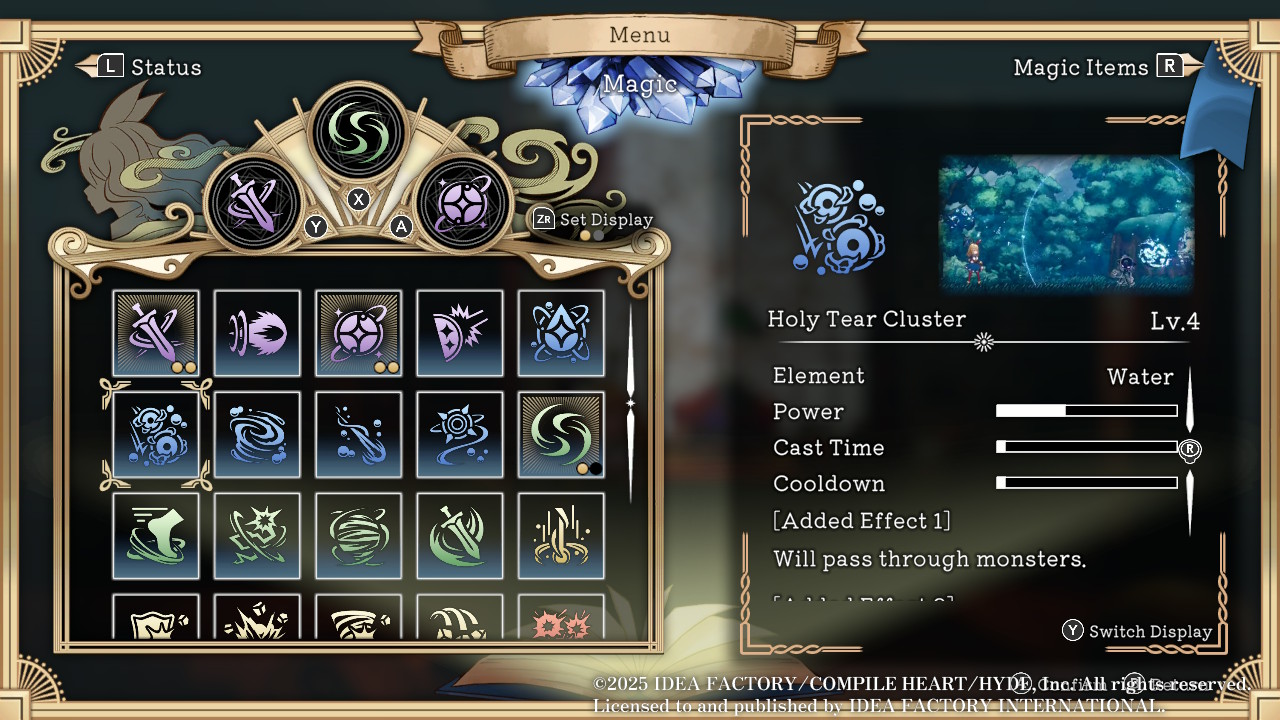Select the Holy Tear Cluster spell tile

156,434
